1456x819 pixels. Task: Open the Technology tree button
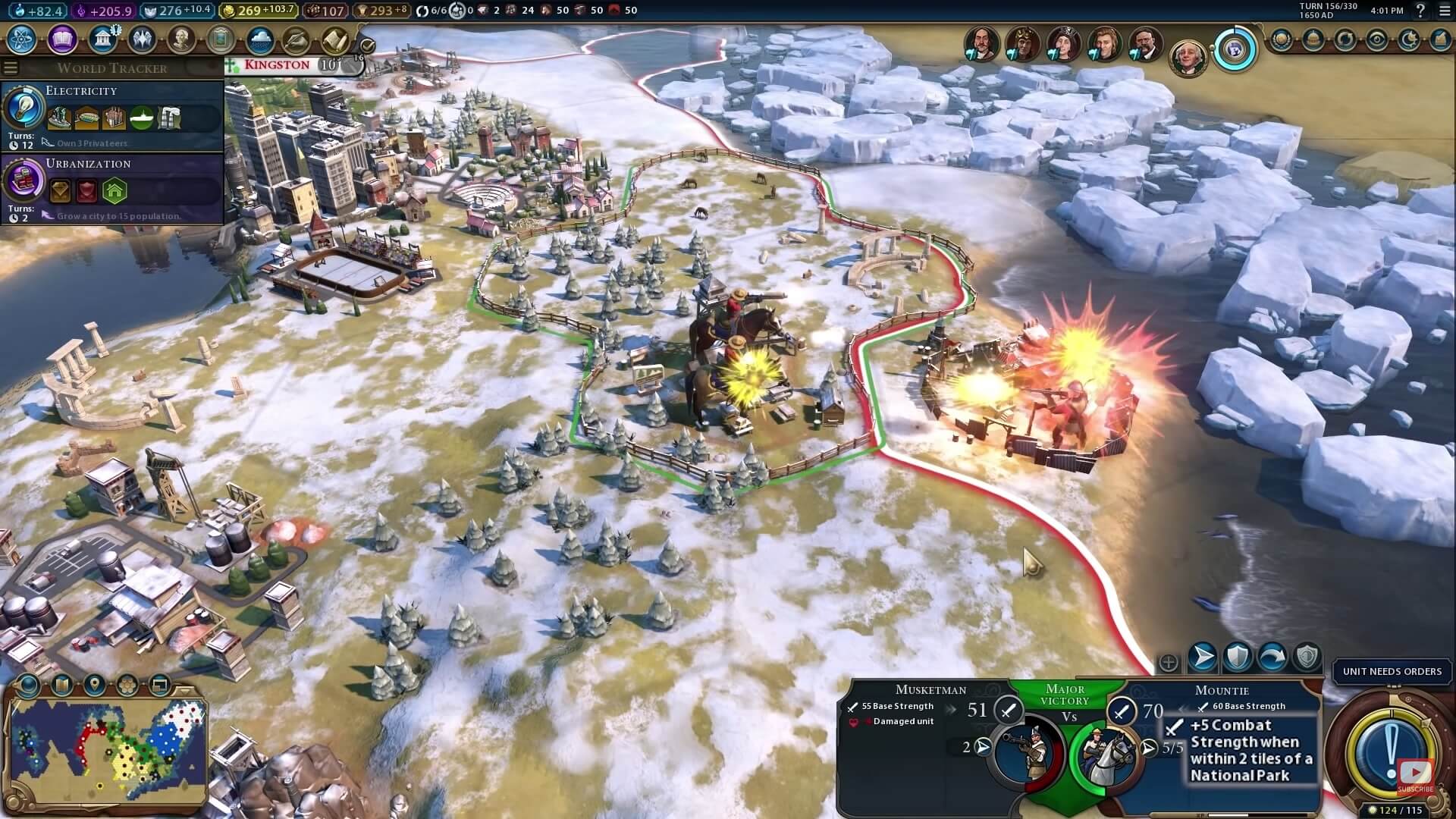(23, 39)
